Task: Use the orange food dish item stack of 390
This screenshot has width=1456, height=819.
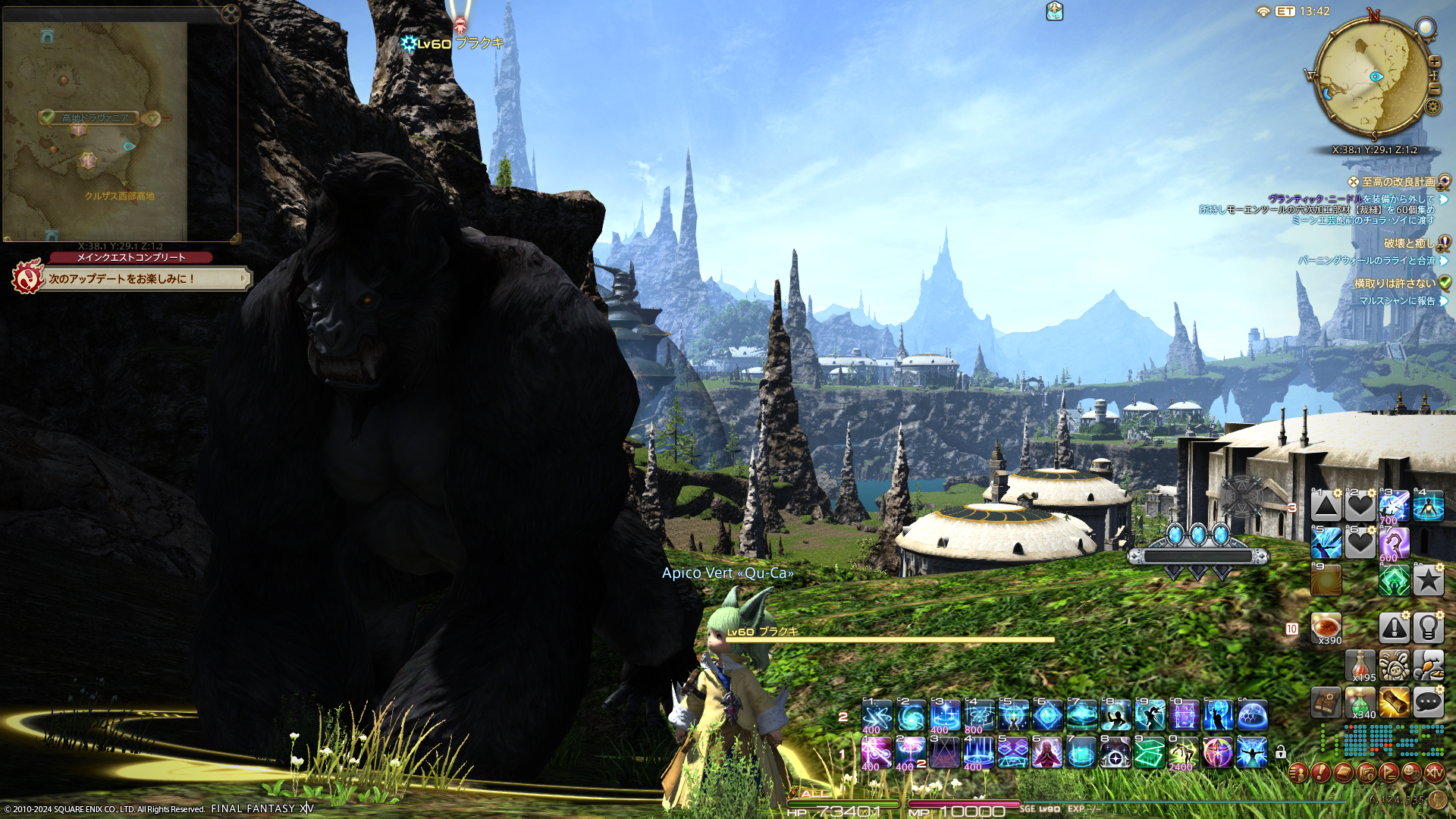Action: coord(1326,628)
